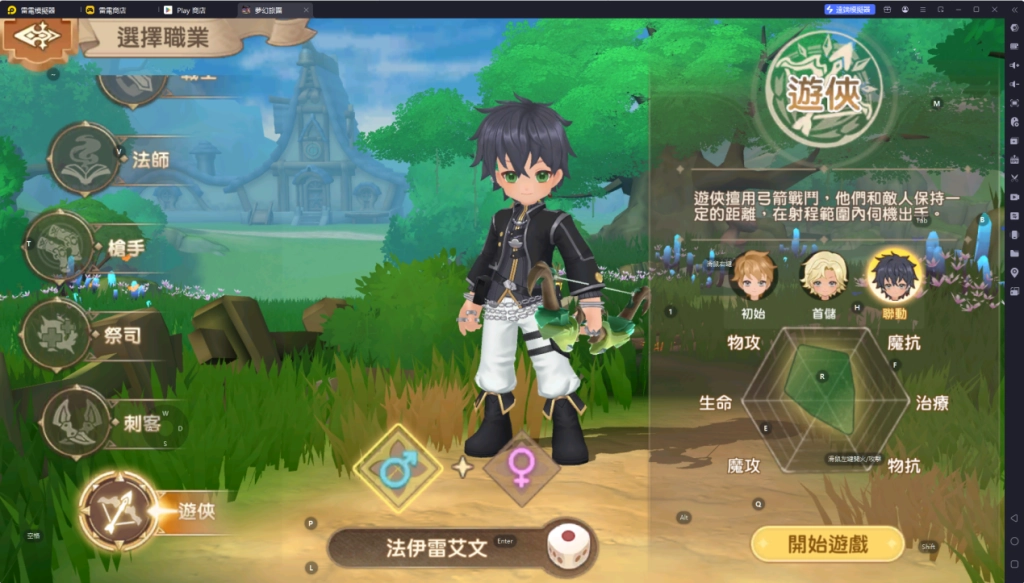Click the character name field 法伊雷艾文

pyautogui.click(x=437, y=548)
